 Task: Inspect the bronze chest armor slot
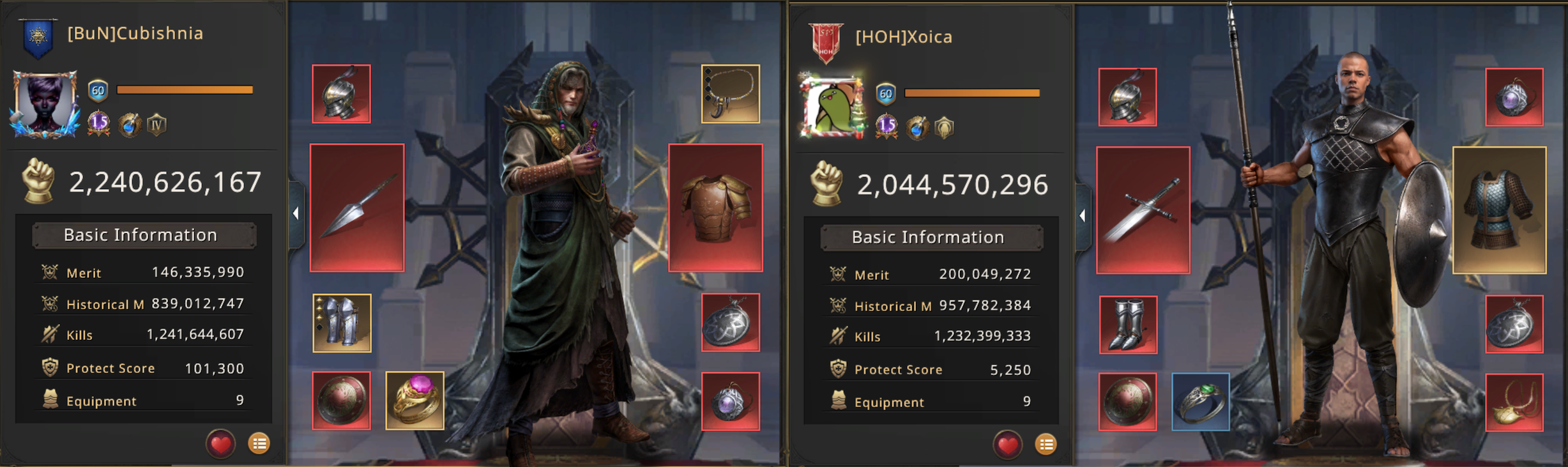[x=715, y=208]
